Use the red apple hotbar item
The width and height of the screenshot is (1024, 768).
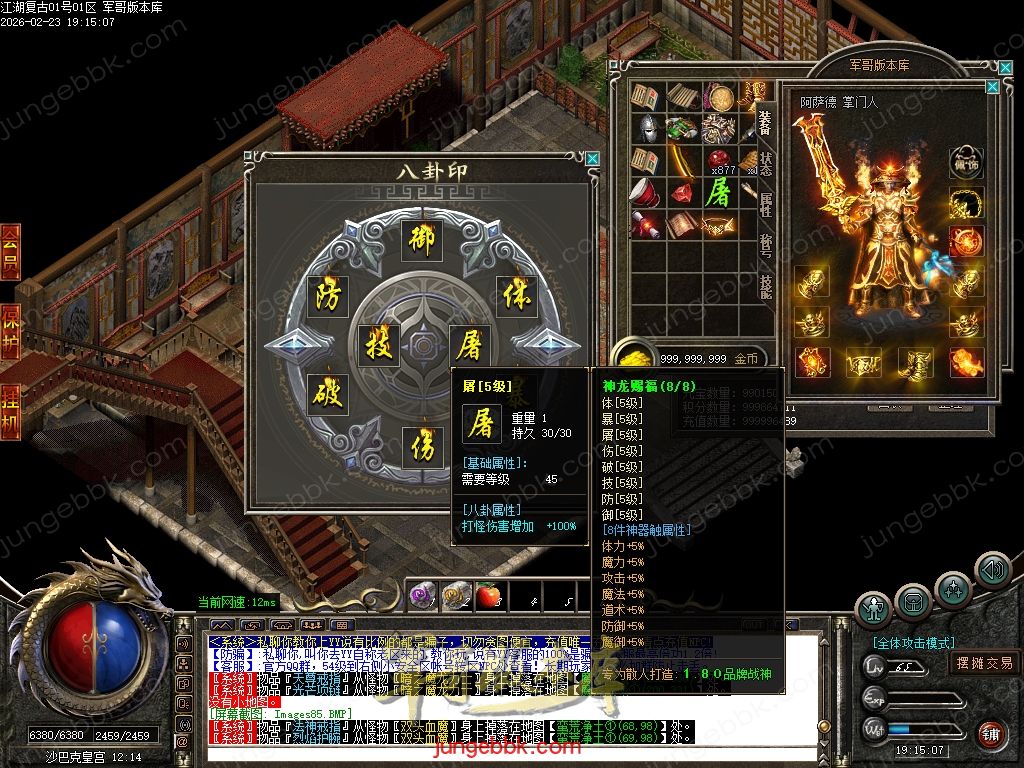pyautogui.click(x=488, y=597)
